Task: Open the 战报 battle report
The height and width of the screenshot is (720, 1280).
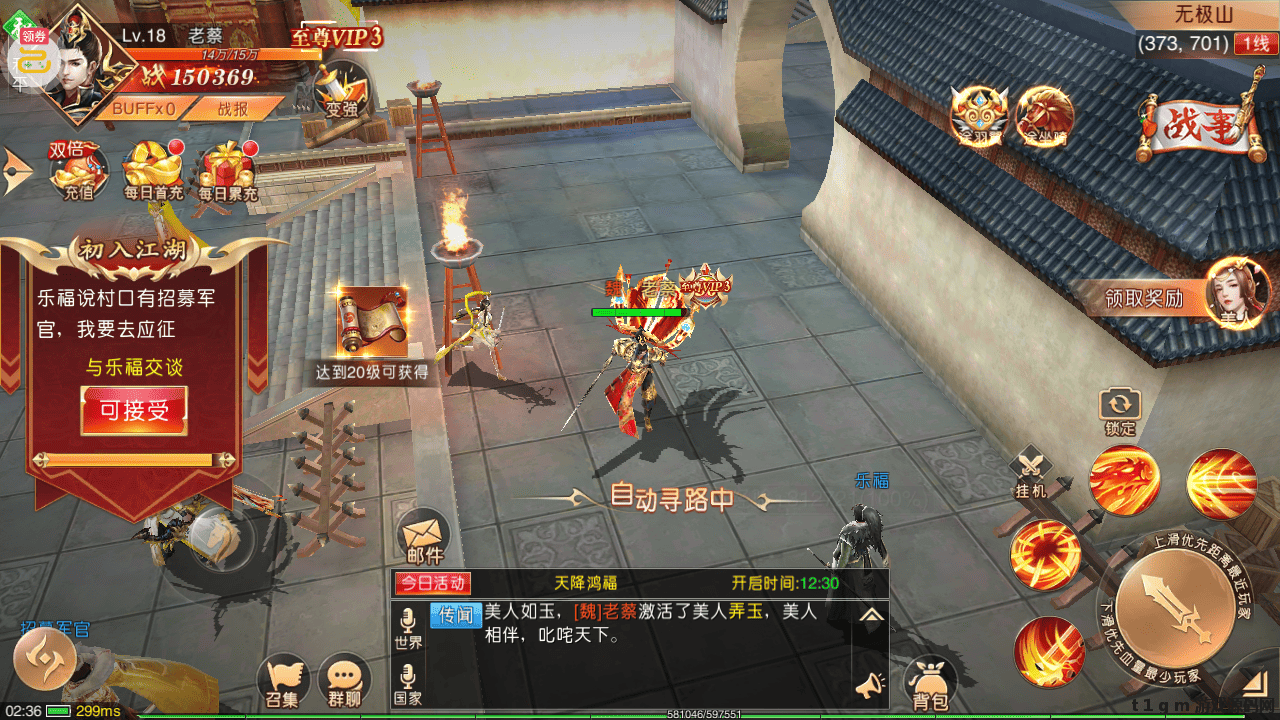Action: coord(233,108)
